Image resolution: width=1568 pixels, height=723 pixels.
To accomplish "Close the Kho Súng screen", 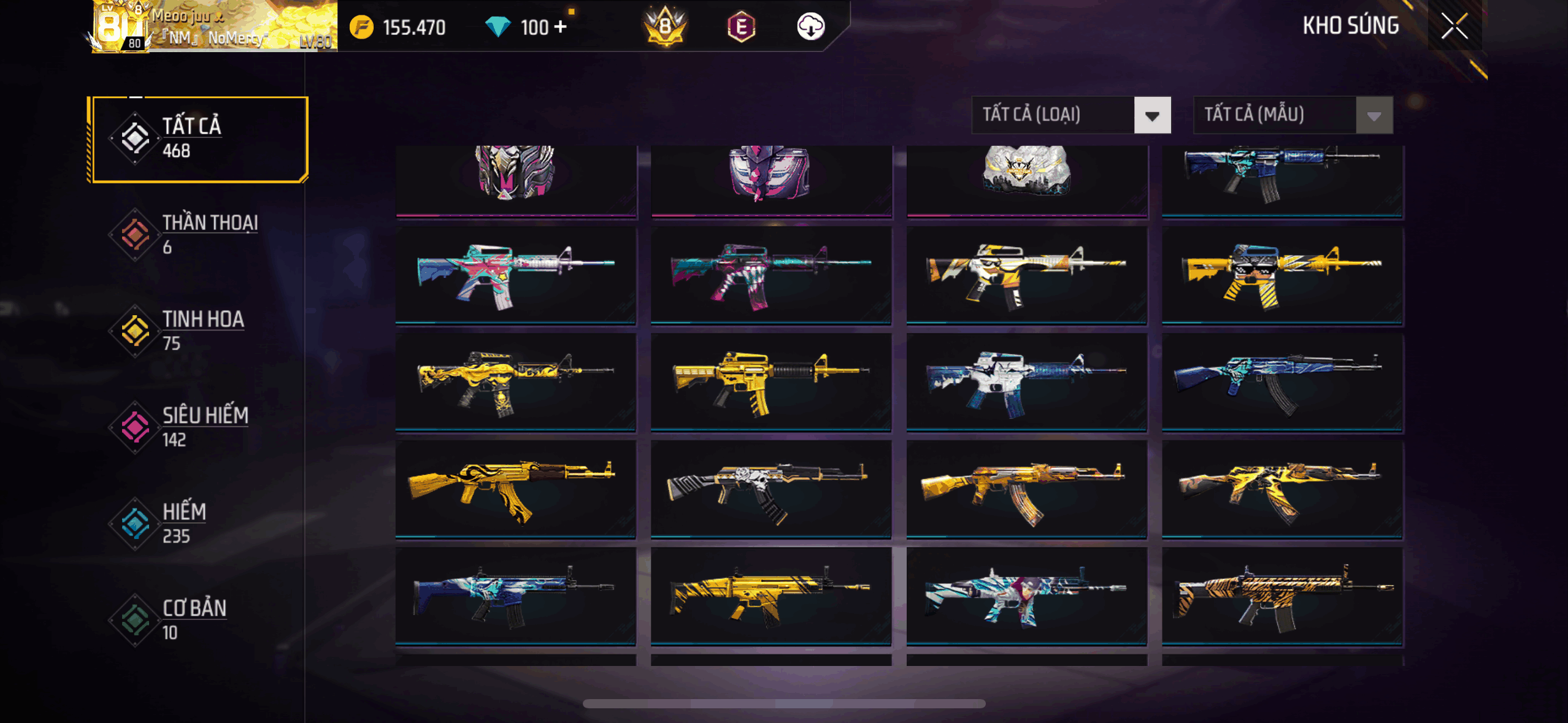I will click(x=1454, y=26).
